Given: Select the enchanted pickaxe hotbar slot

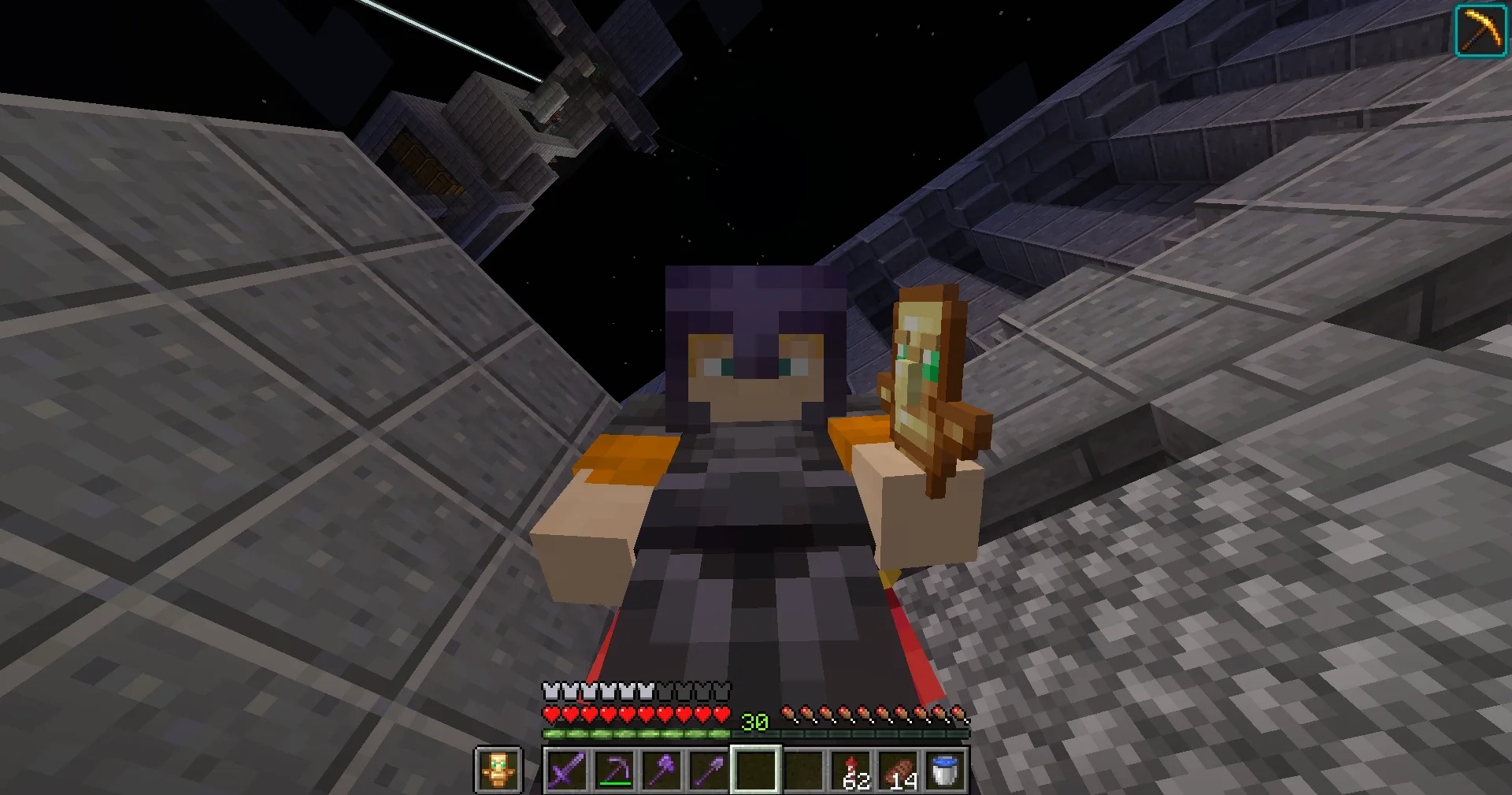Looking at the screenshot, I should point(613,770).
